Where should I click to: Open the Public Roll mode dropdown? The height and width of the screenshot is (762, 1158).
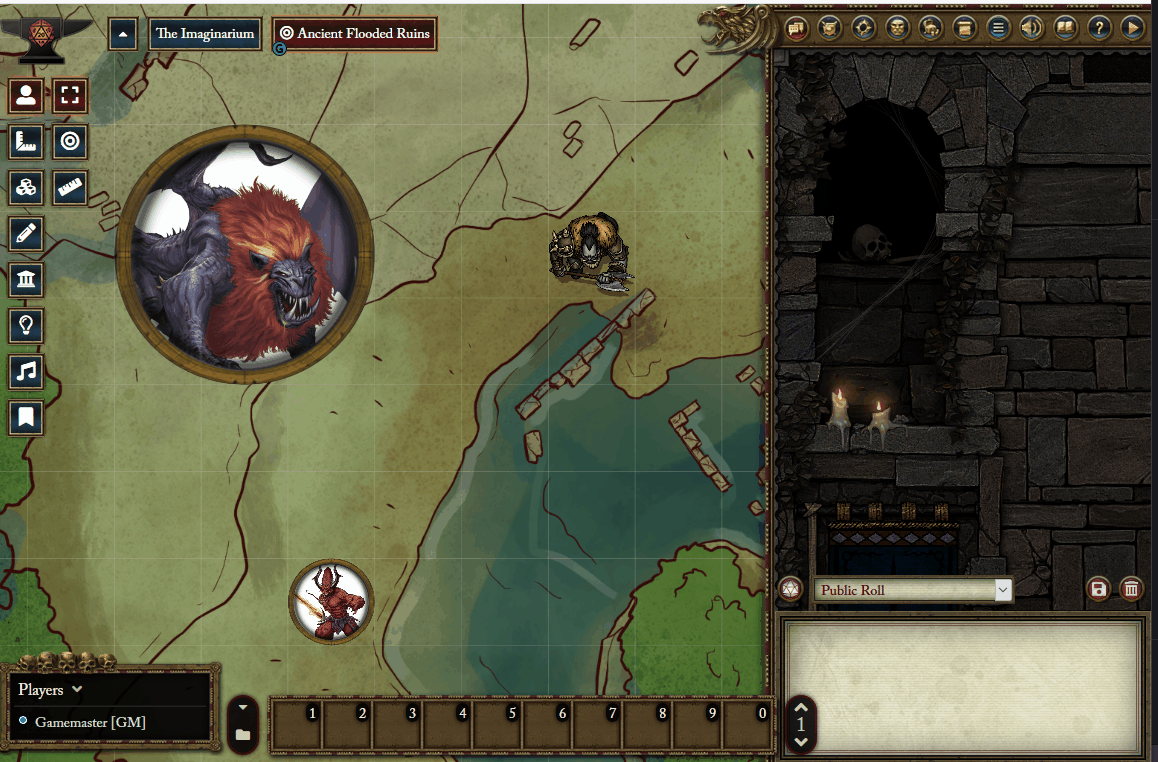pos(912,590)
